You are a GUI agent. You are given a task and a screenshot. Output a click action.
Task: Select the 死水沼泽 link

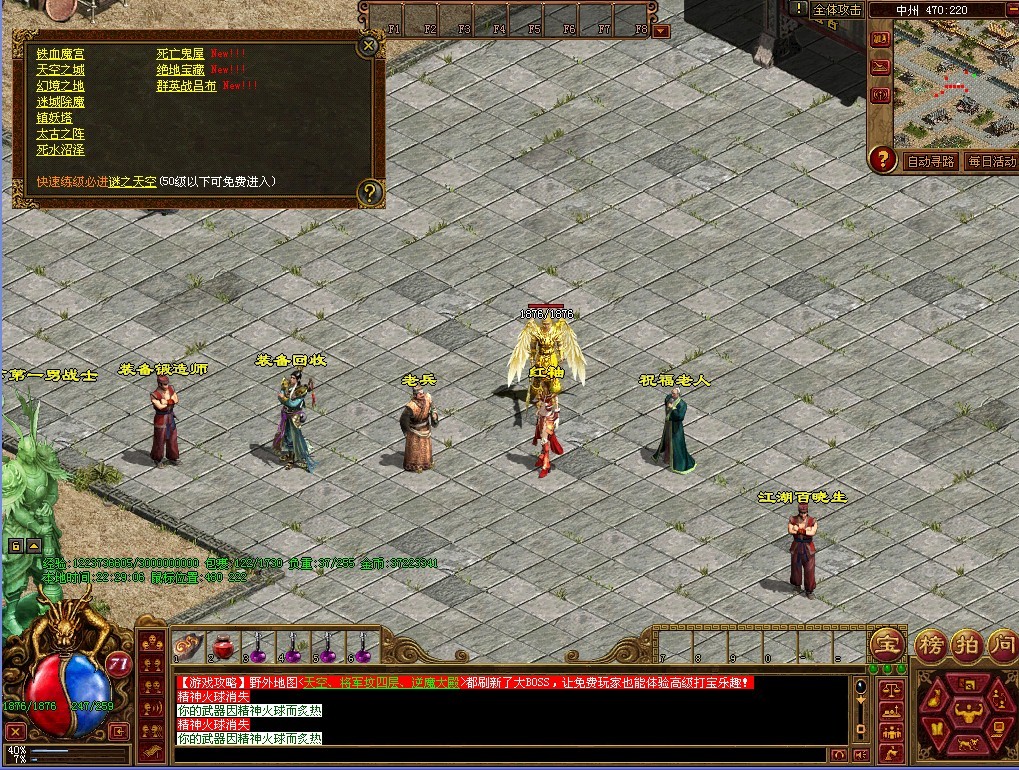[x=60, y=150]
